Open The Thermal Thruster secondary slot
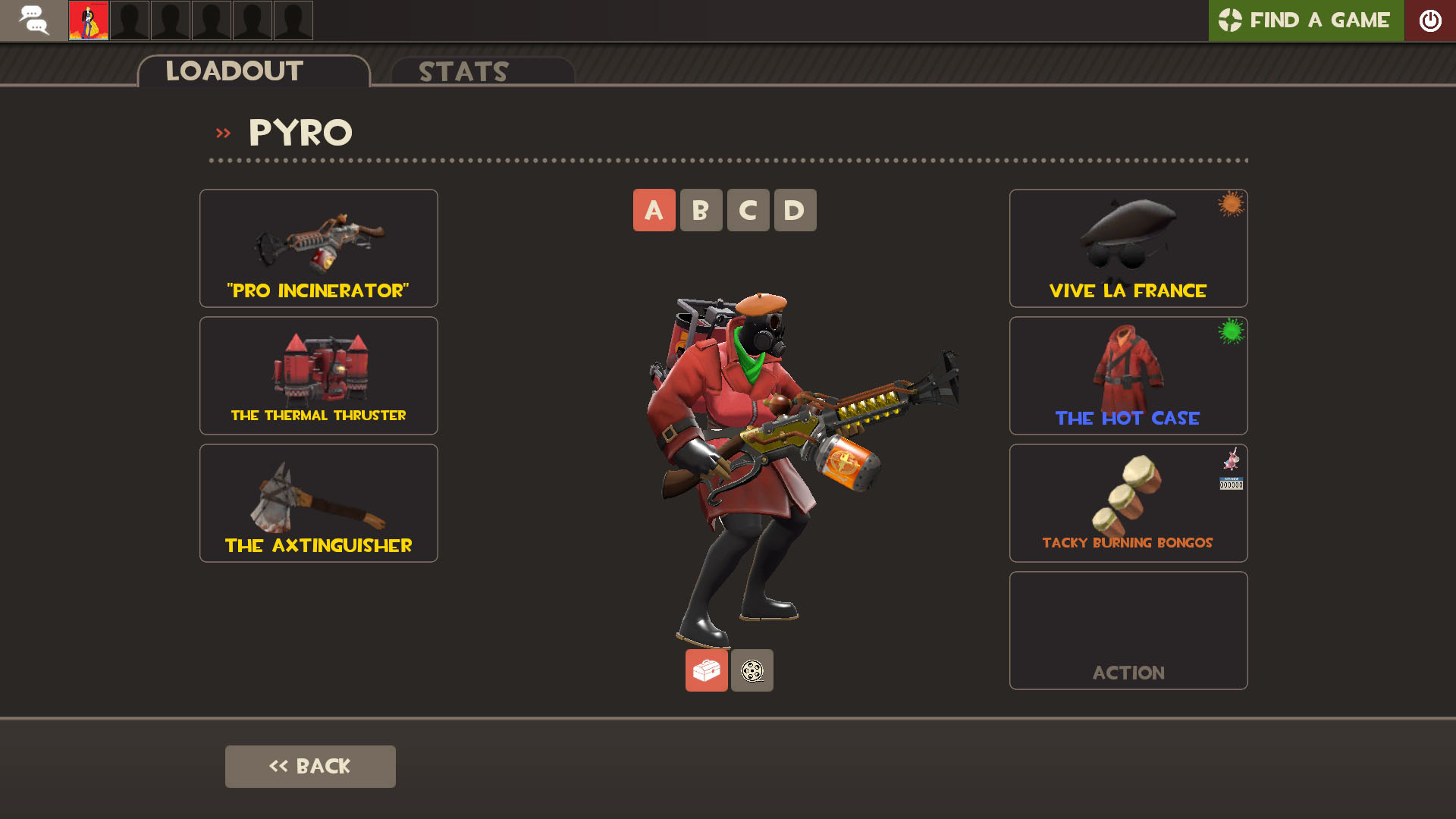The image size is (1456, 819). click(318, 375)
